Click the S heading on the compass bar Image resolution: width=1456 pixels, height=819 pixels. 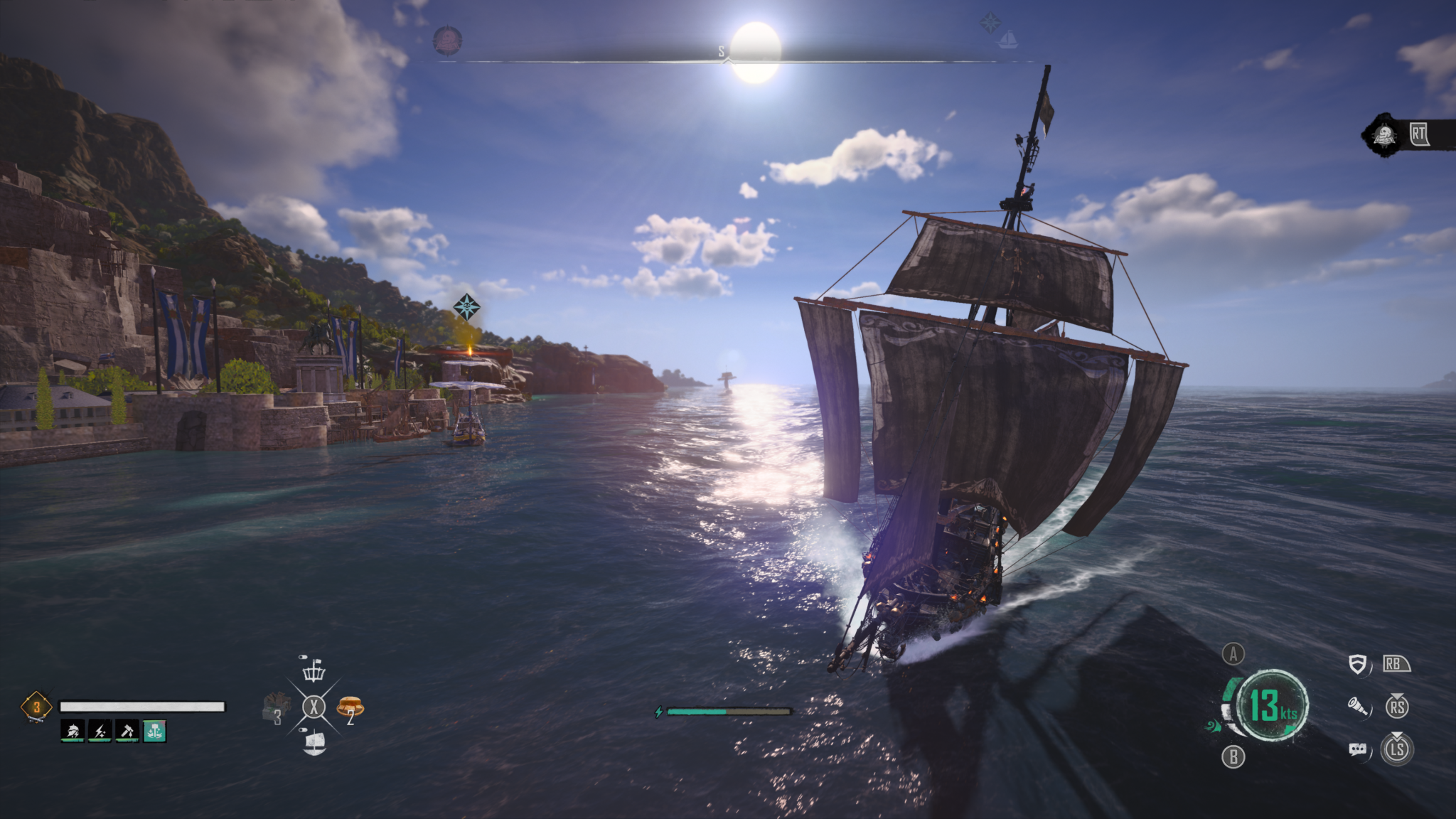721,51
